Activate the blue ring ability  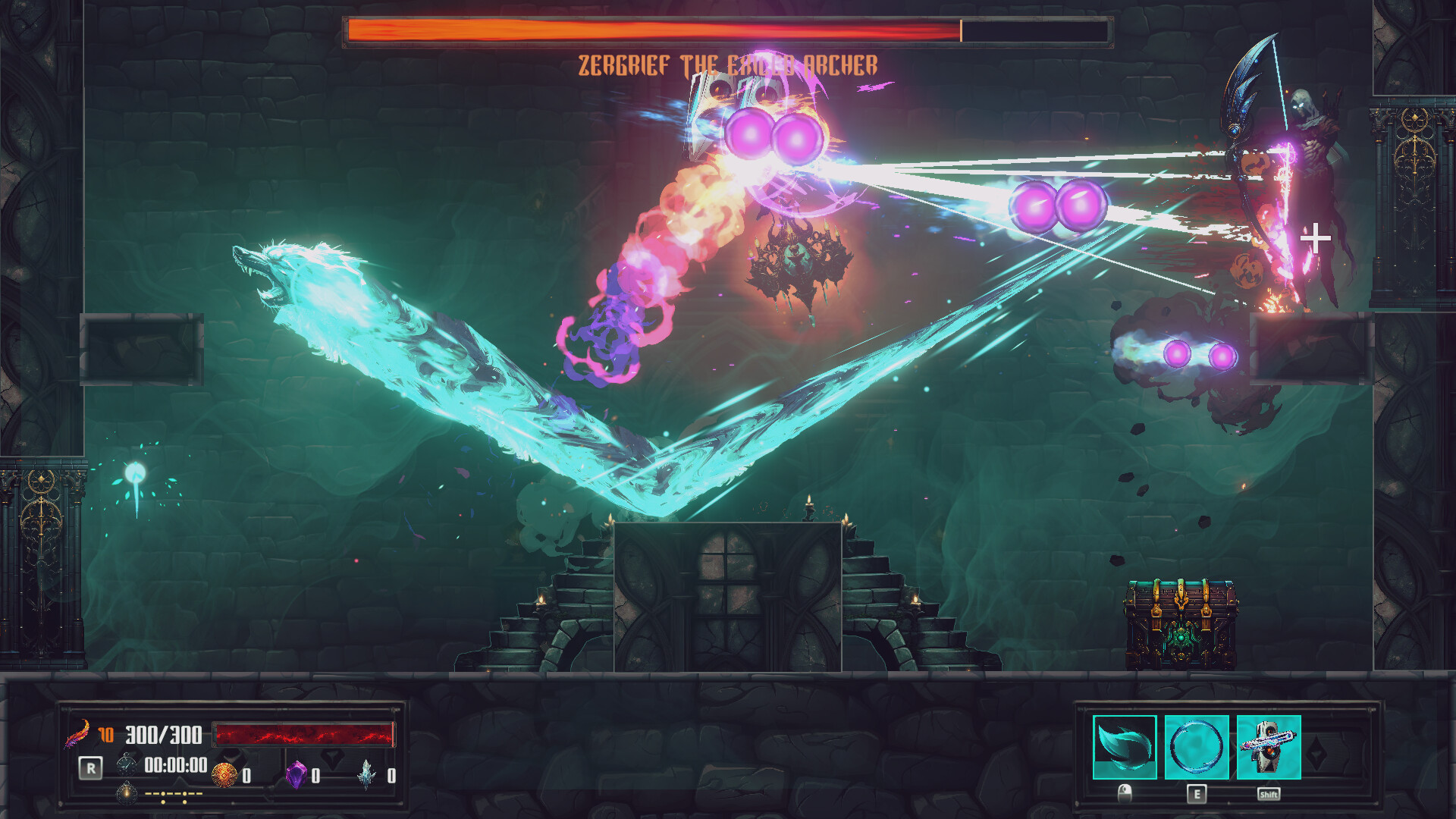[1197, 747]
